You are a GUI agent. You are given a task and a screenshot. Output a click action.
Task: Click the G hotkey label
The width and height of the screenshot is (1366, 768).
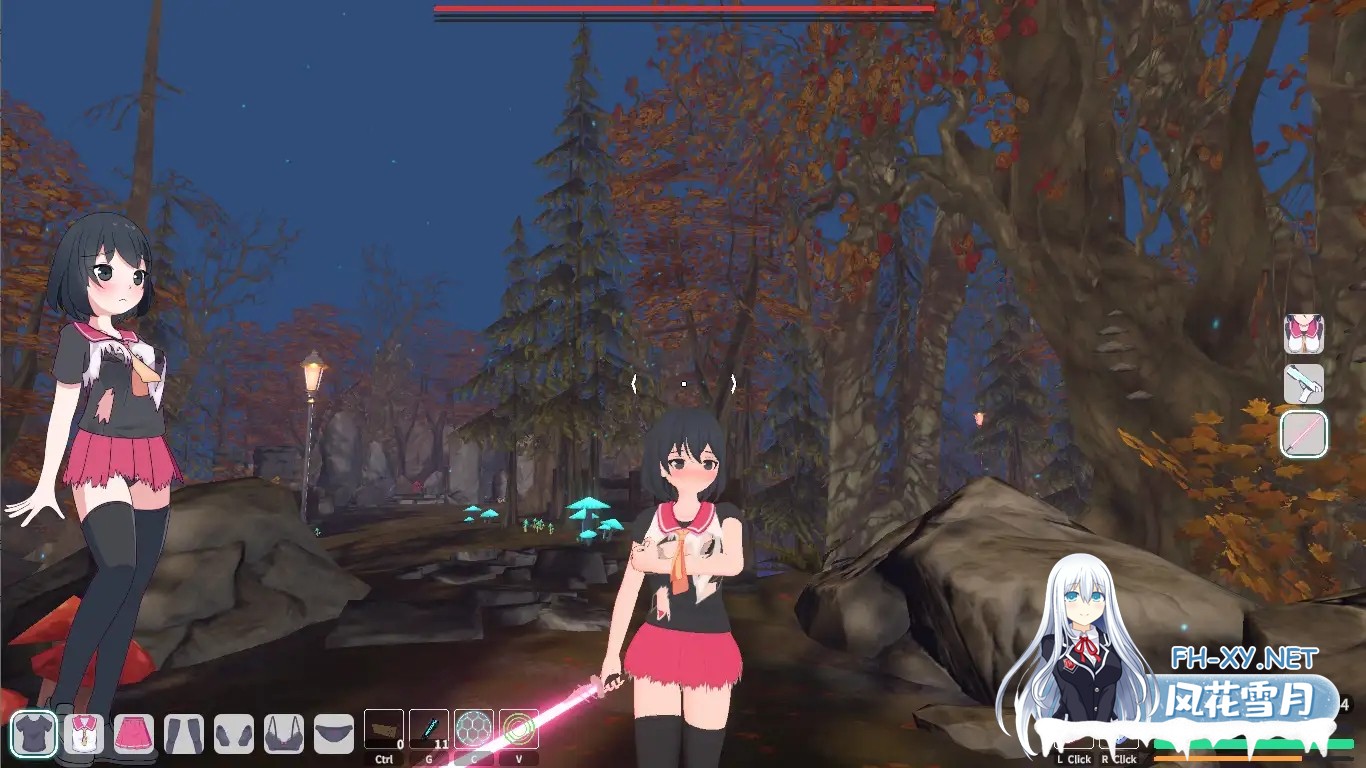pos(429,758)
